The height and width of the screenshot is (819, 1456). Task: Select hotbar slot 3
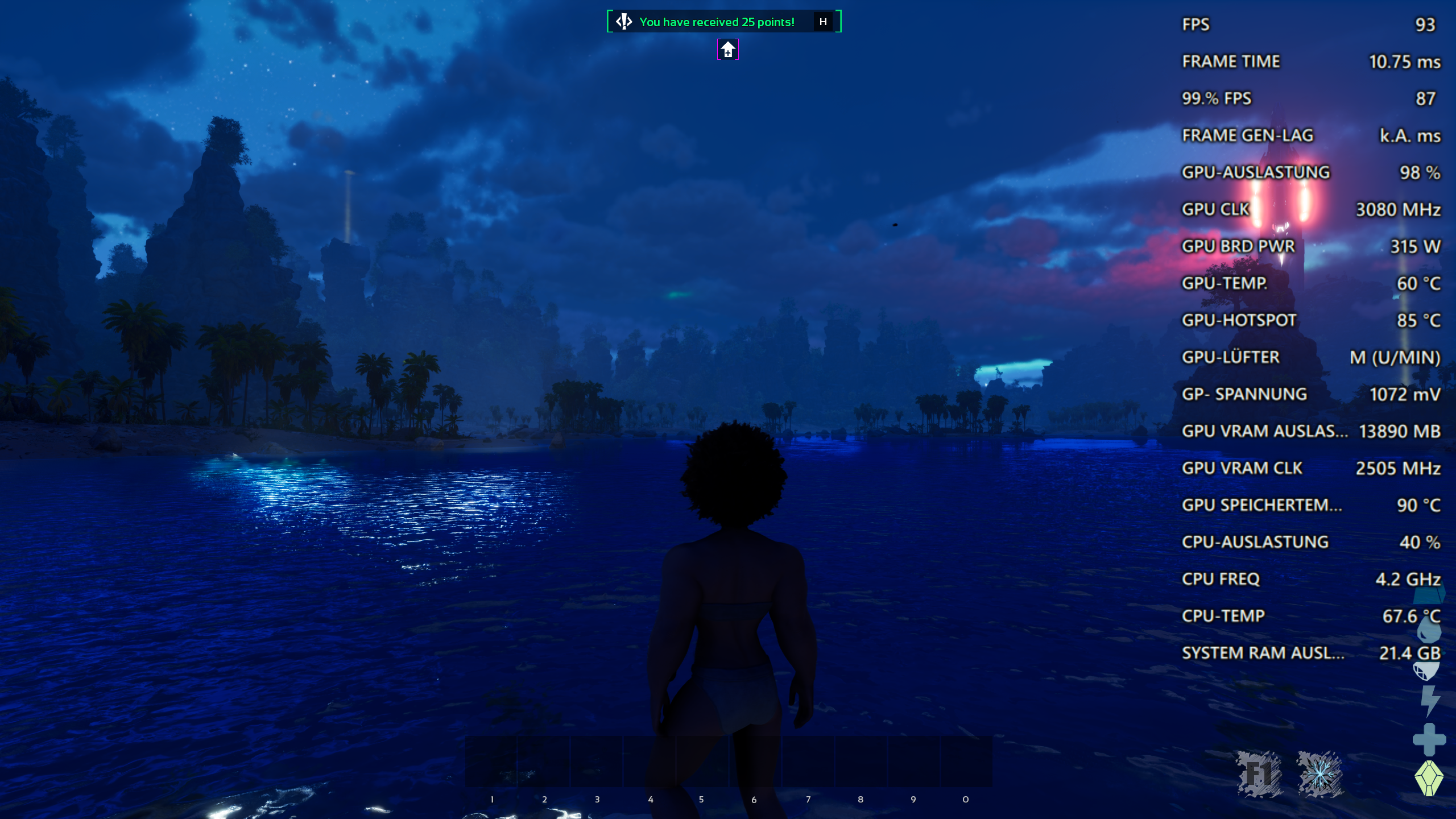597,762
